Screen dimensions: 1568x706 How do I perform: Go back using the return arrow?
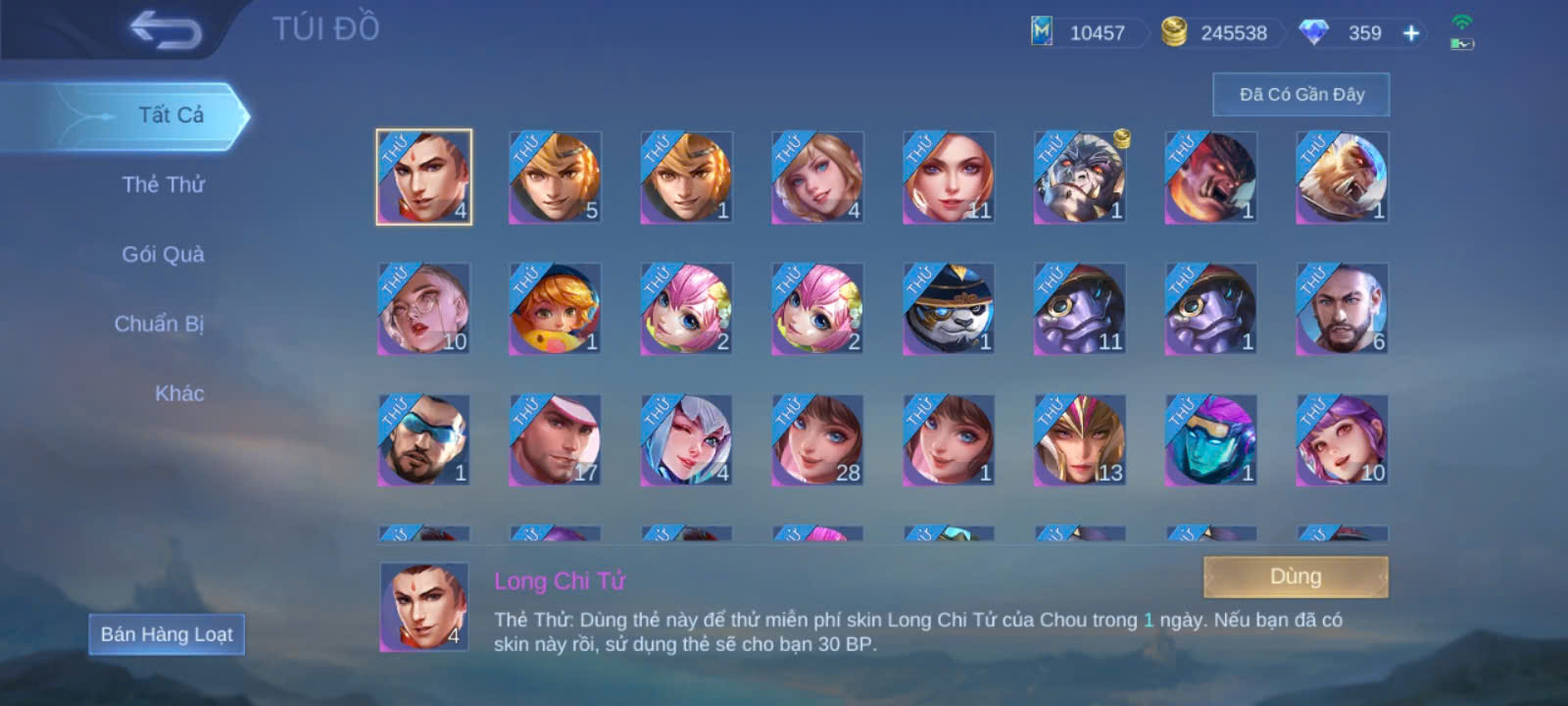165,29
